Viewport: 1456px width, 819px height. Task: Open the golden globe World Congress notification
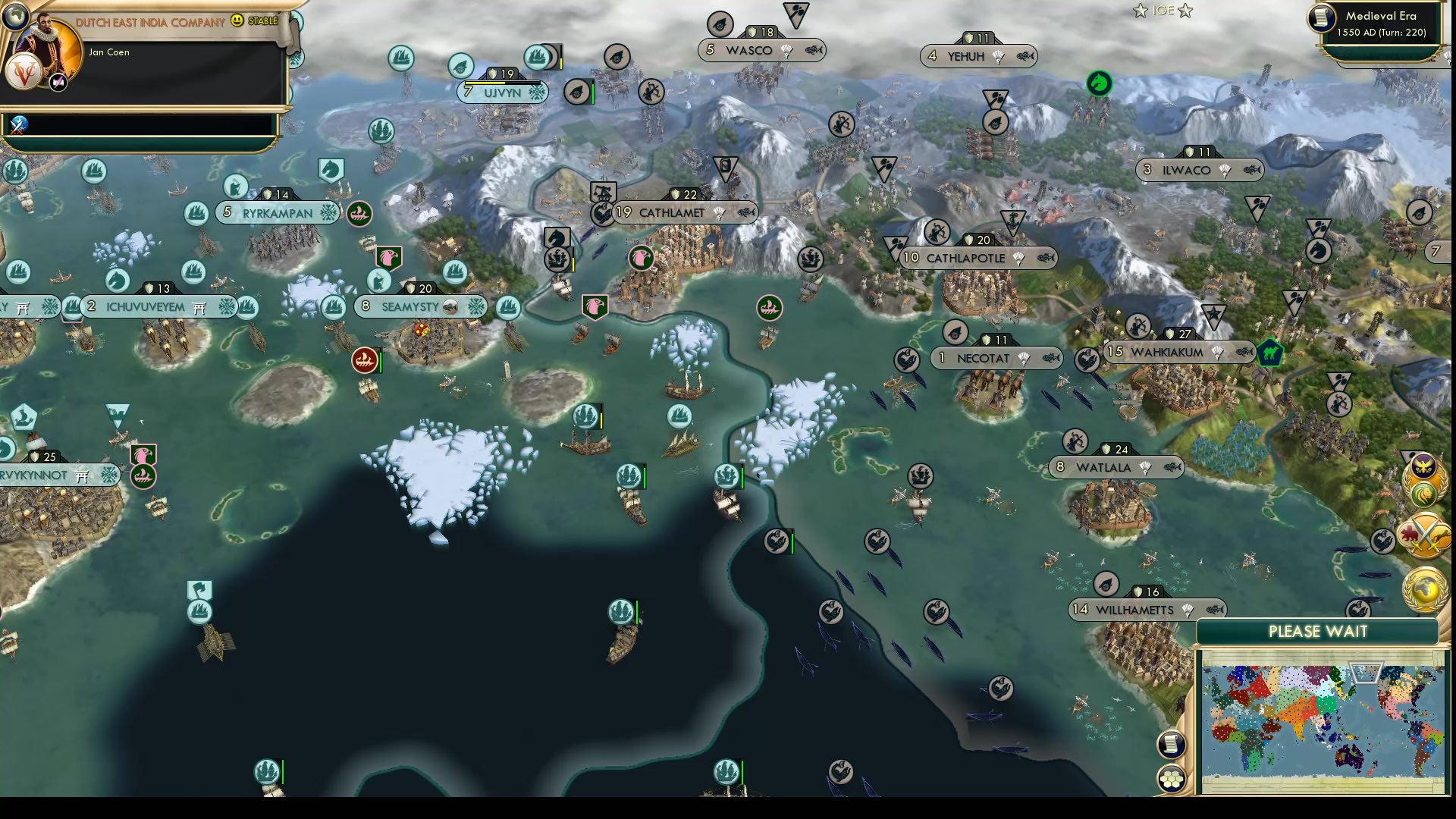[x=1424, y=588]
